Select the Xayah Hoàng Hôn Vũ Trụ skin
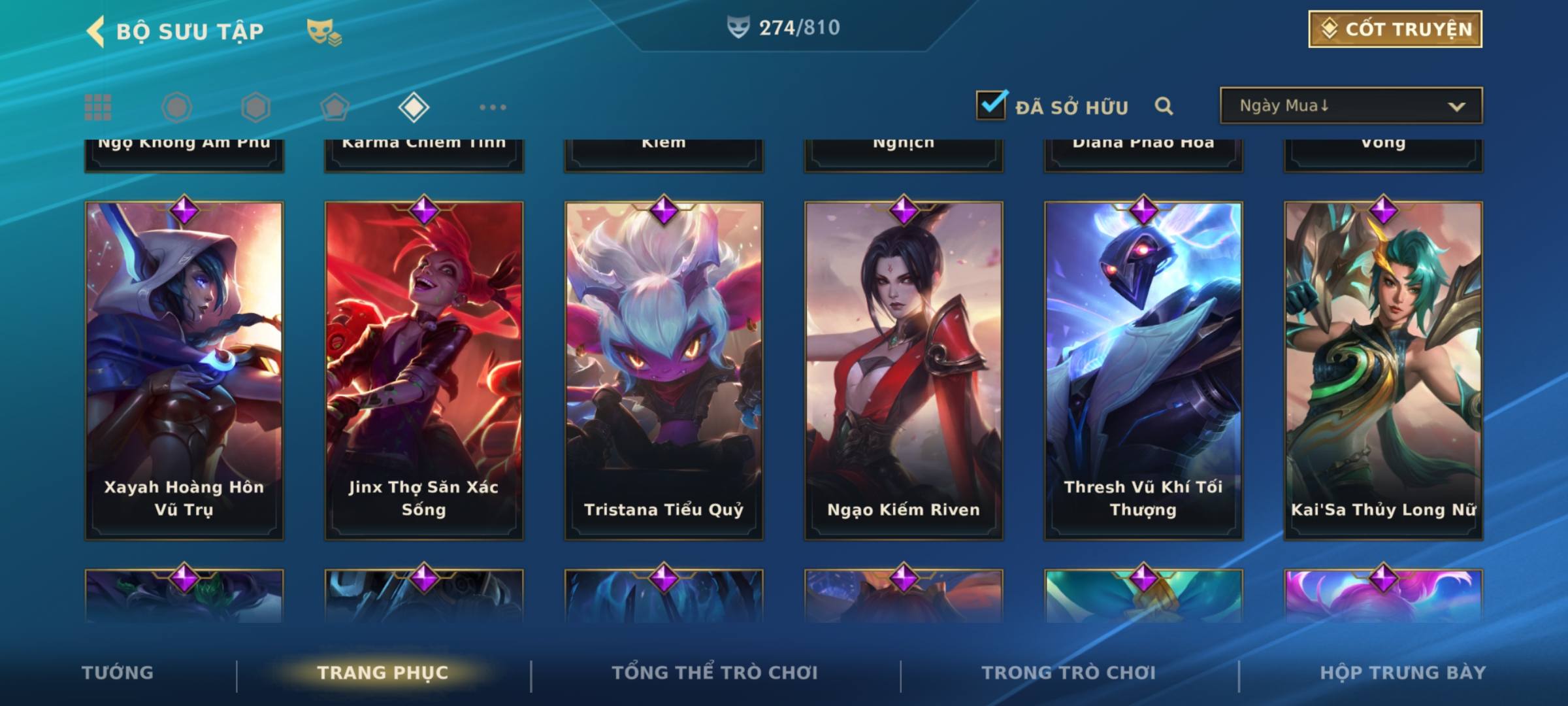This screenshot has height=706, width=1568. tap(184, 369)
